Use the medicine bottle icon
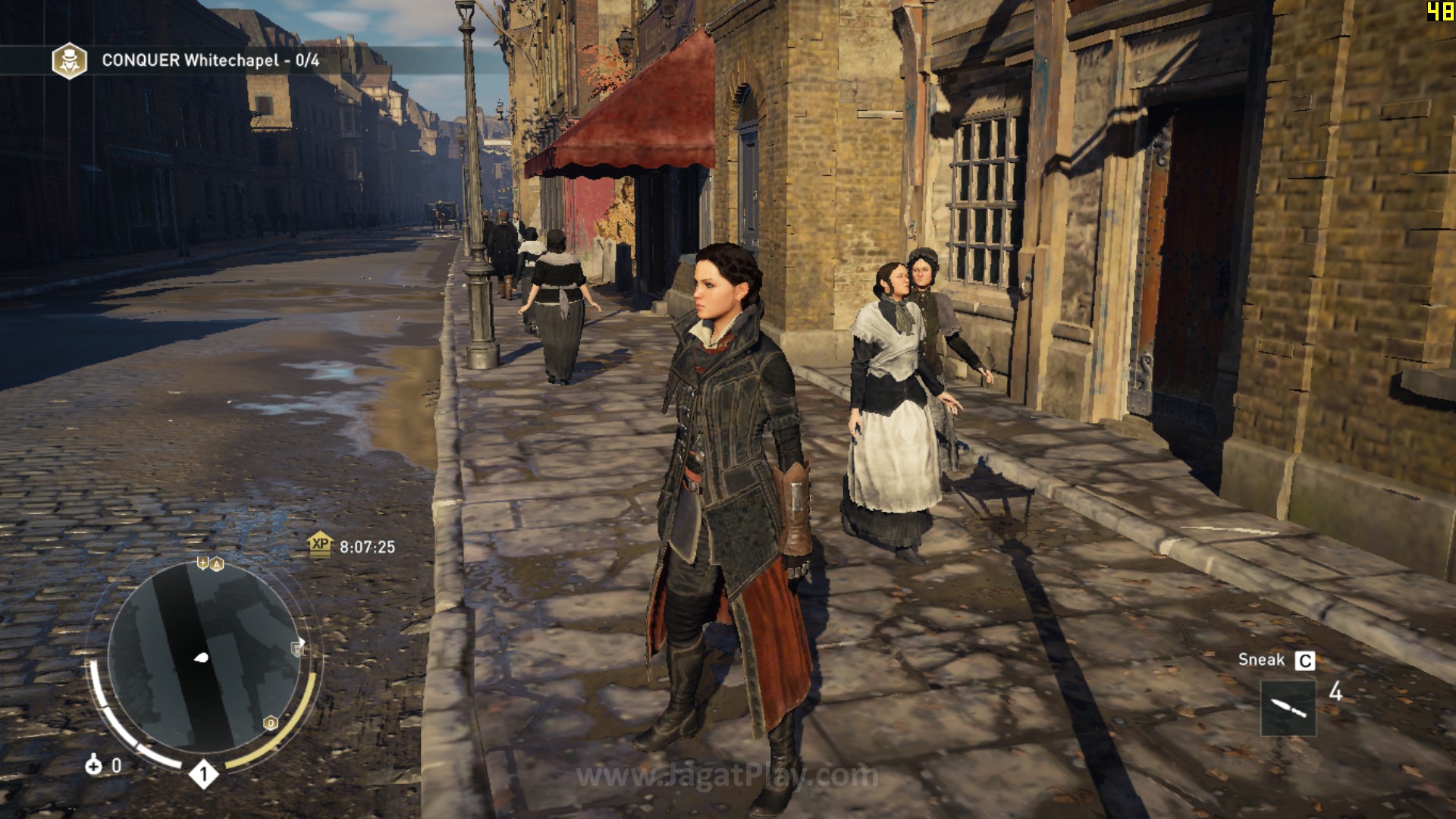This screenshot has width=1456, height=819. [93, 765]
